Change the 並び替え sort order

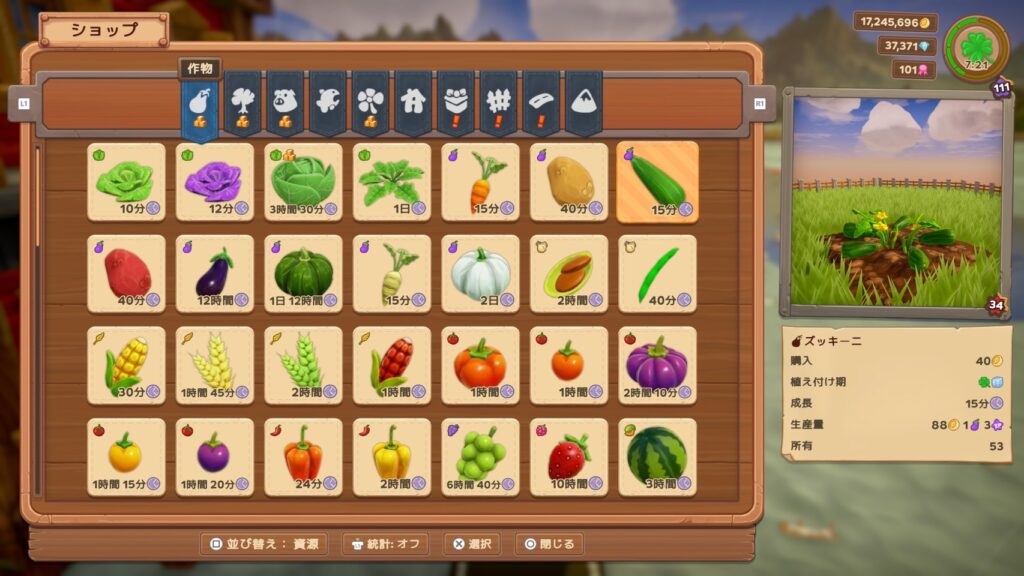pyautogui.click(x=264, y=544)
